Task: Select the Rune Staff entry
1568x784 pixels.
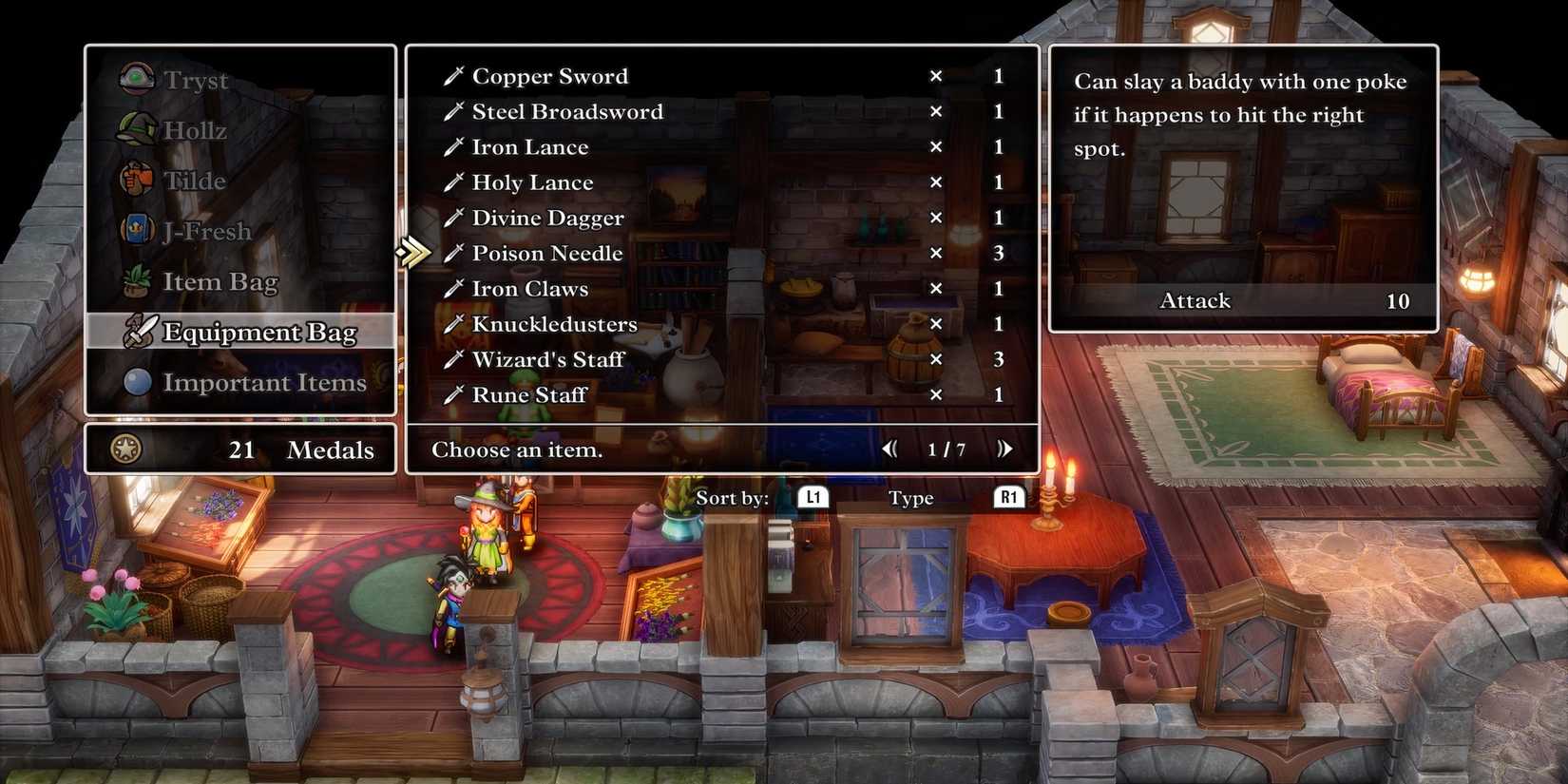Action: pyautogui.click(x=528, y=395)
